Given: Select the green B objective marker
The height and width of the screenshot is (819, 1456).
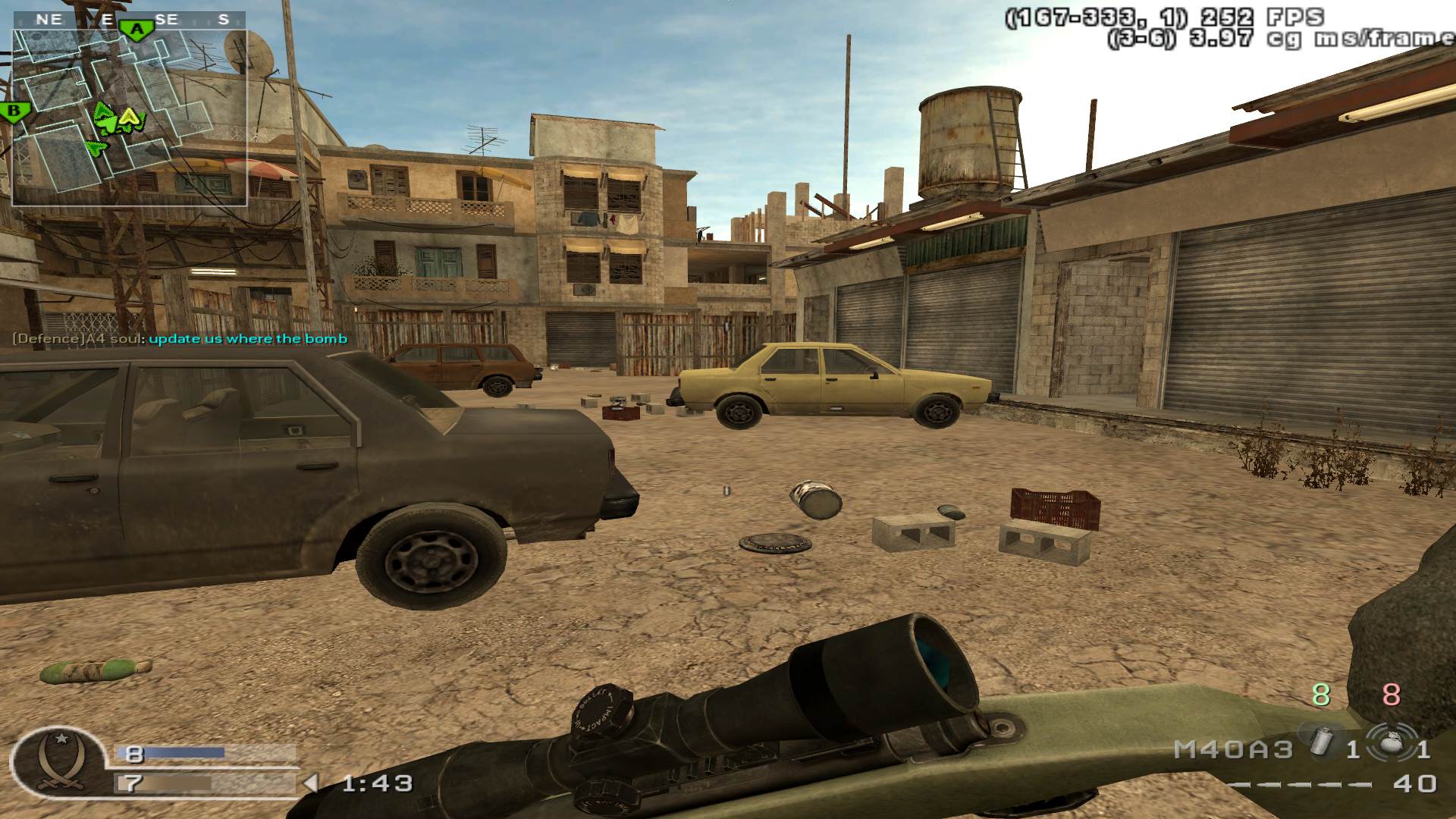Looking at the screenshot, I should tap(14, 112).
